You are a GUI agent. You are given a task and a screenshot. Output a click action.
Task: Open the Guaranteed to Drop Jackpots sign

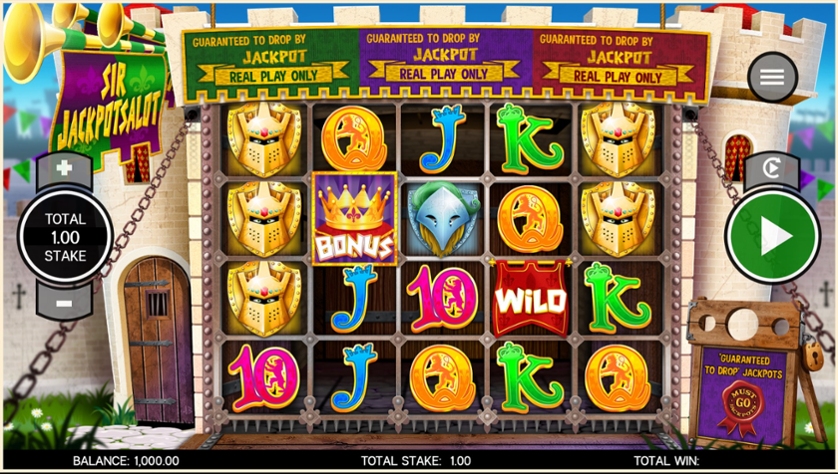click(x=741, y=392)
